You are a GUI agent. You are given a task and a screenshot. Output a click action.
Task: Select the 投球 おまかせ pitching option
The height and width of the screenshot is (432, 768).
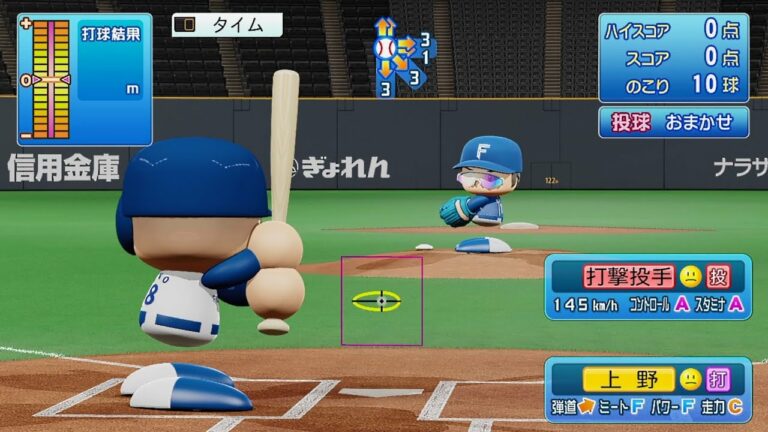pyautogui.click(x=673, y=122)
